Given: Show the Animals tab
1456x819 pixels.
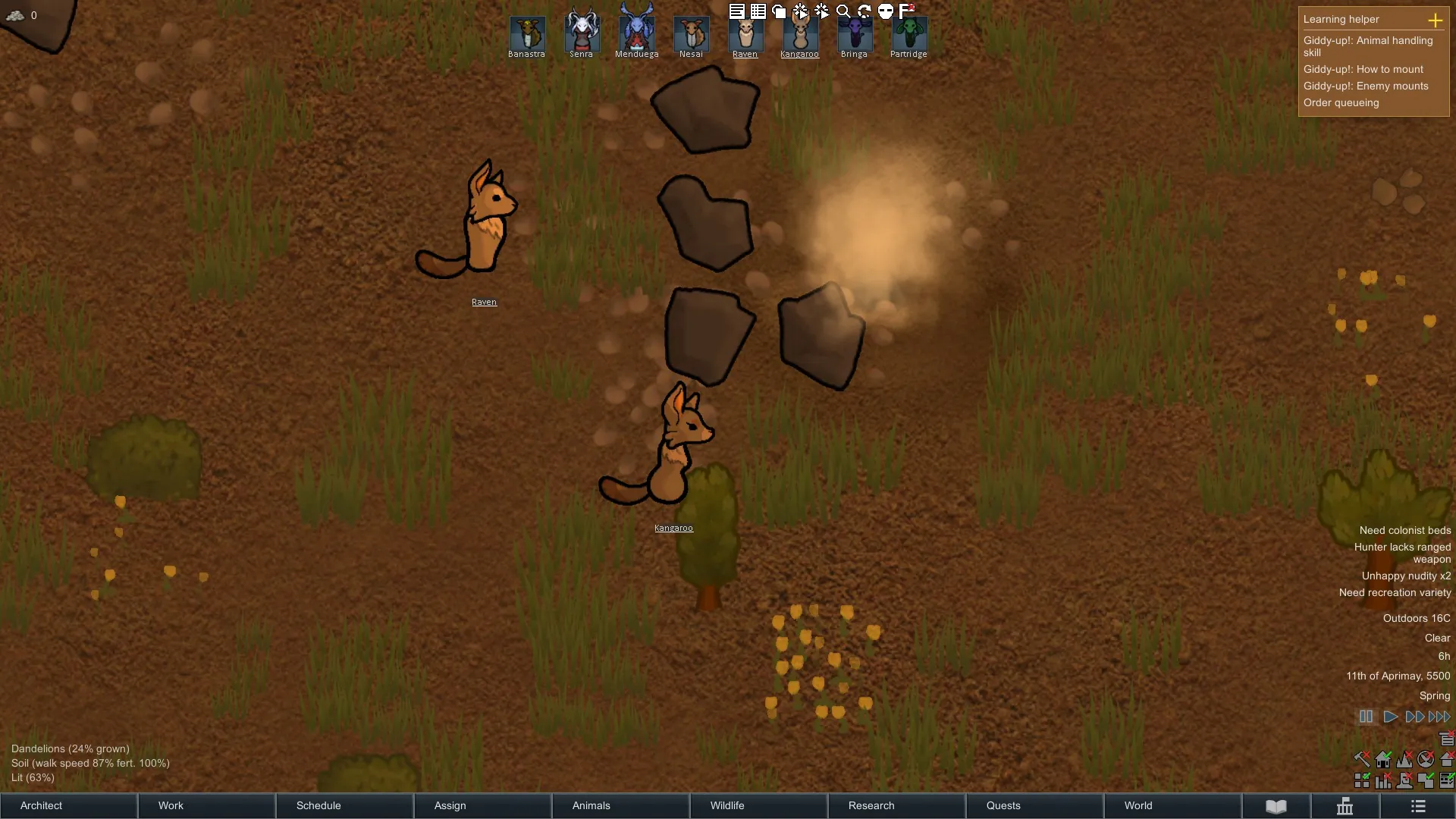Looking at the screenshot, I should coord(620,805).
